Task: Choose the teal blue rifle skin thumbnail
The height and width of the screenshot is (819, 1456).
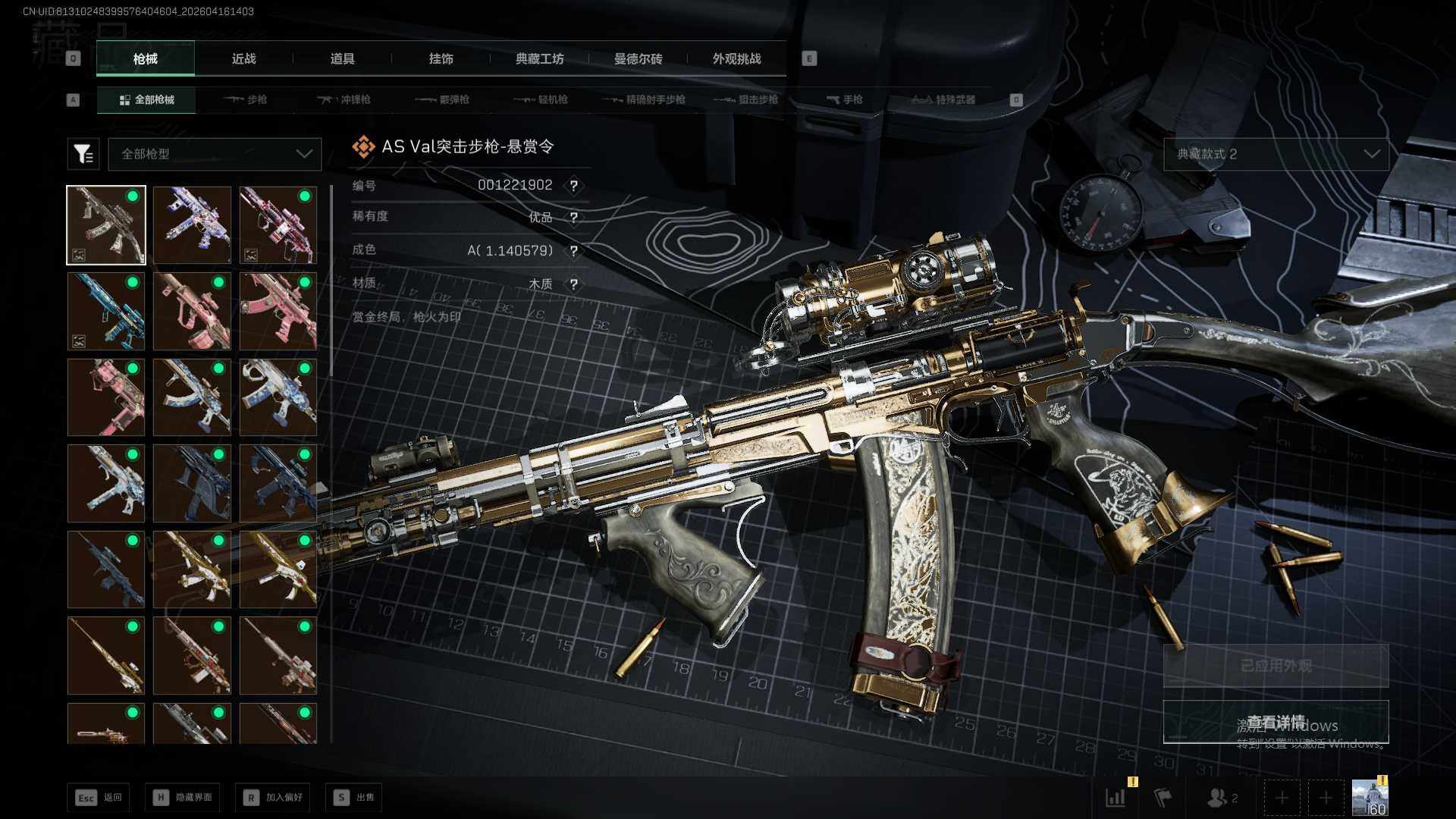Action: [x=106, y=311]
